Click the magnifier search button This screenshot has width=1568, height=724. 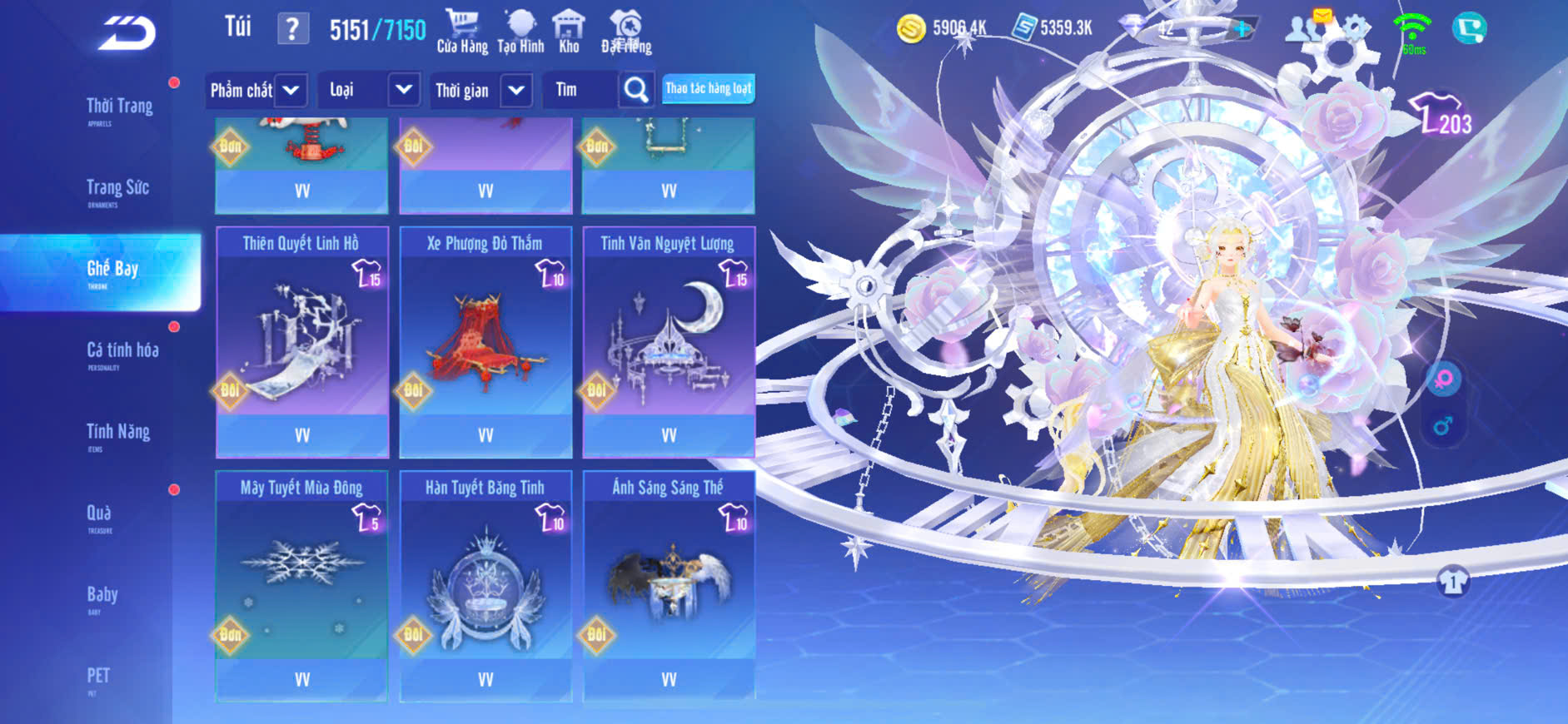point(636,90)
